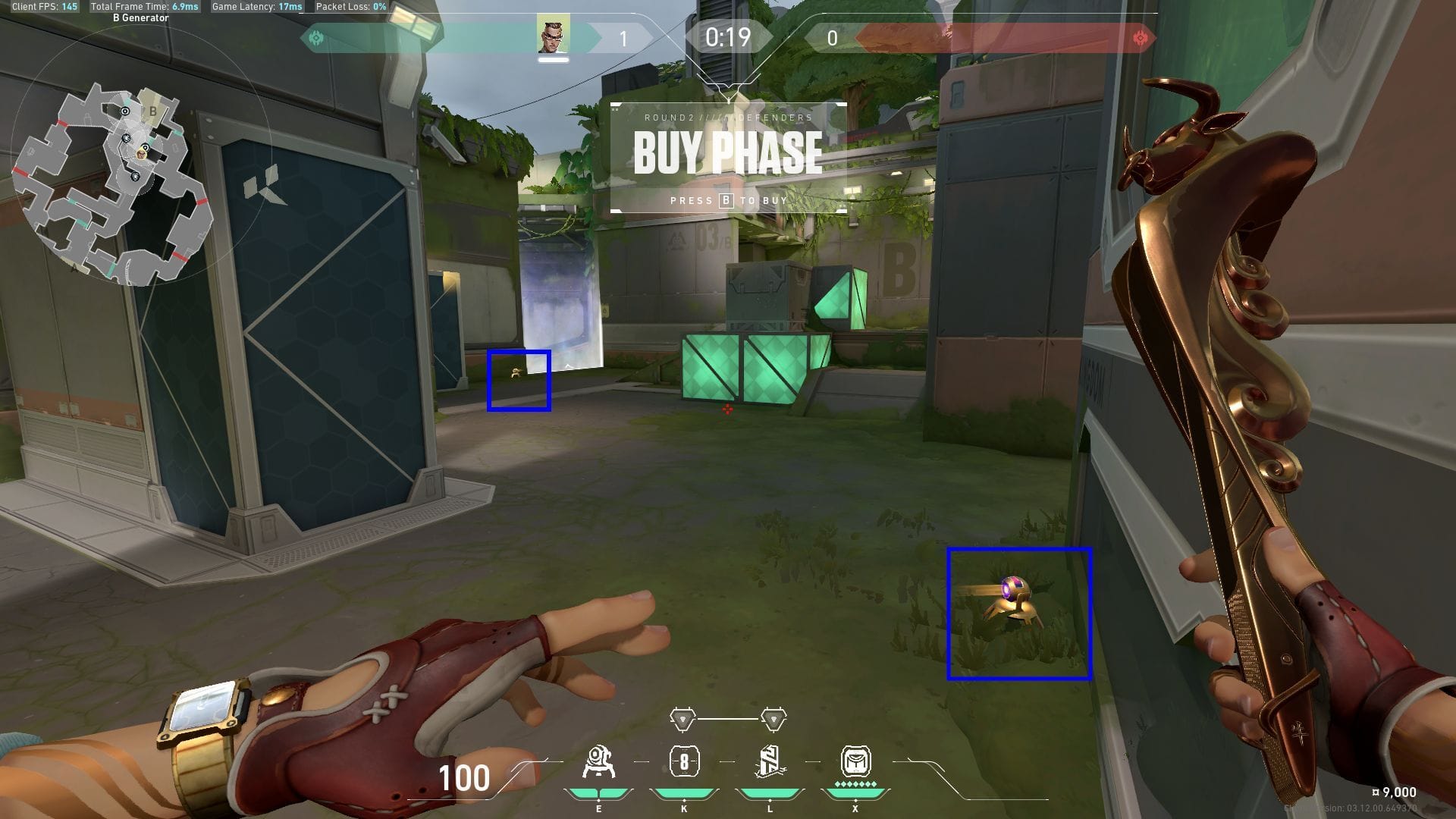The image size is (1456, 819).
Task: Click the circular minimap
Action: (114, 182)
